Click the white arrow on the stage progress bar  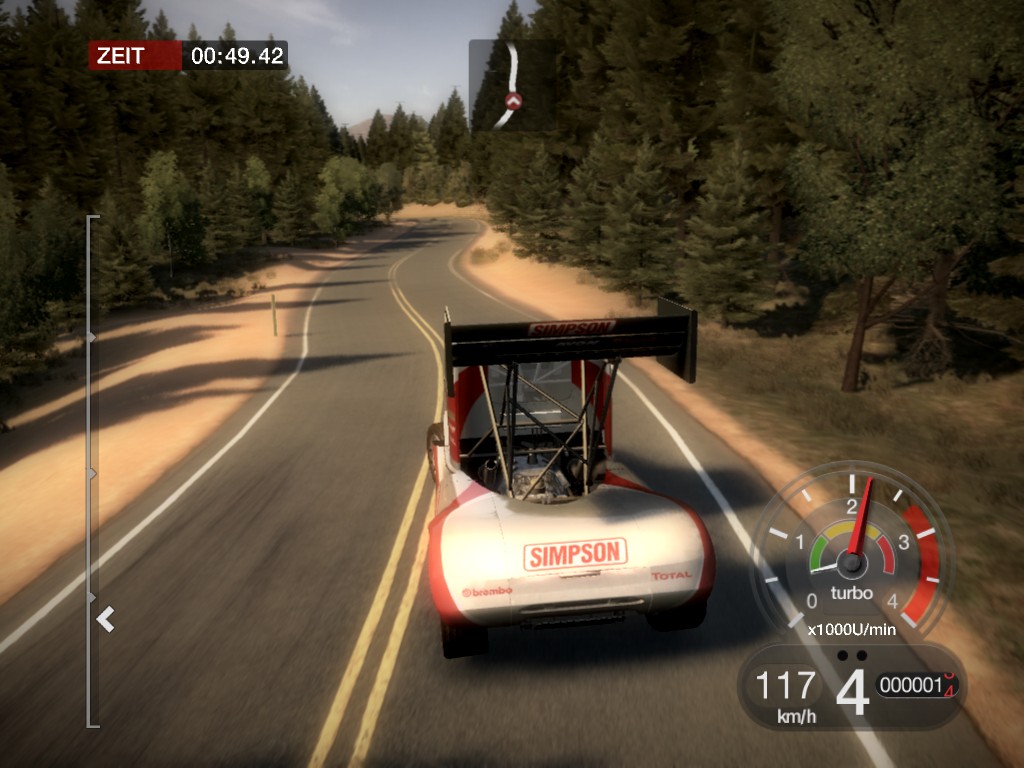coord(105,621)
